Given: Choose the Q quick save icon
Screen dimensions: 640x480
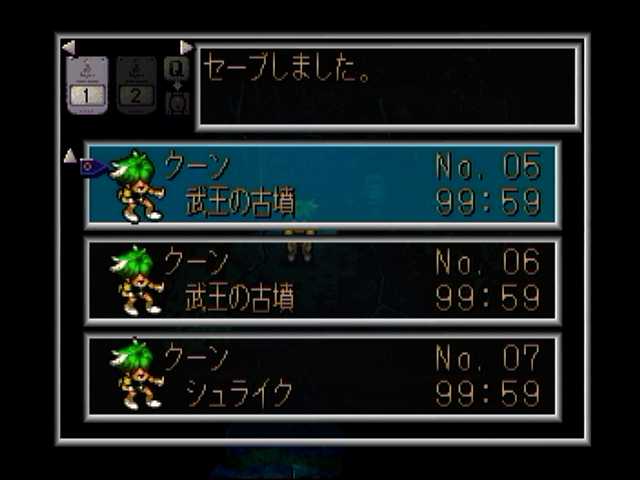Looking at the screenshot, I should pyautogui.click(x=177, y=68).
